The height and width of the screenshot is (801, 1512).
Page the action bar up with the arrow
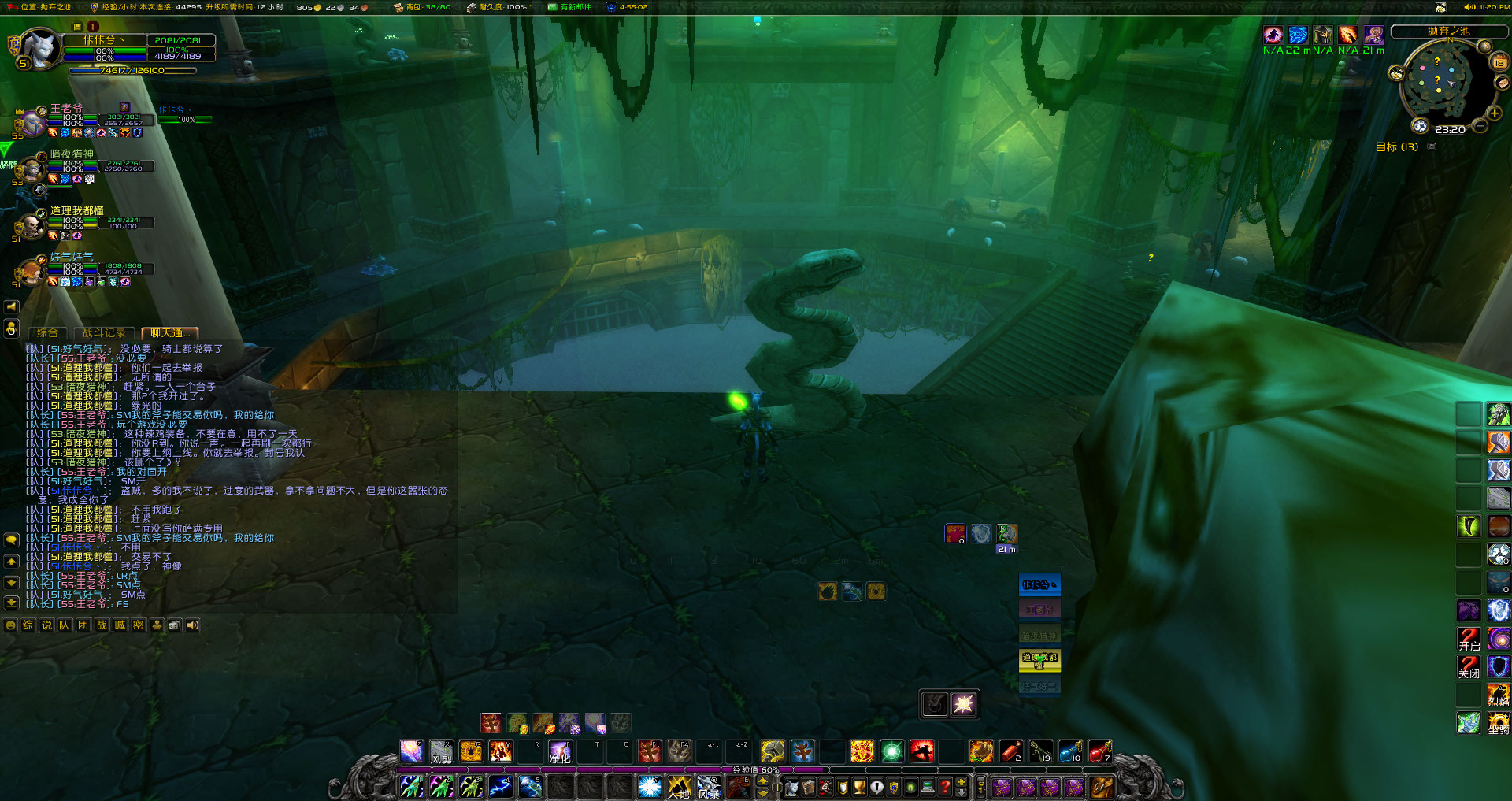pyautogui.click(x=762, y=781)
